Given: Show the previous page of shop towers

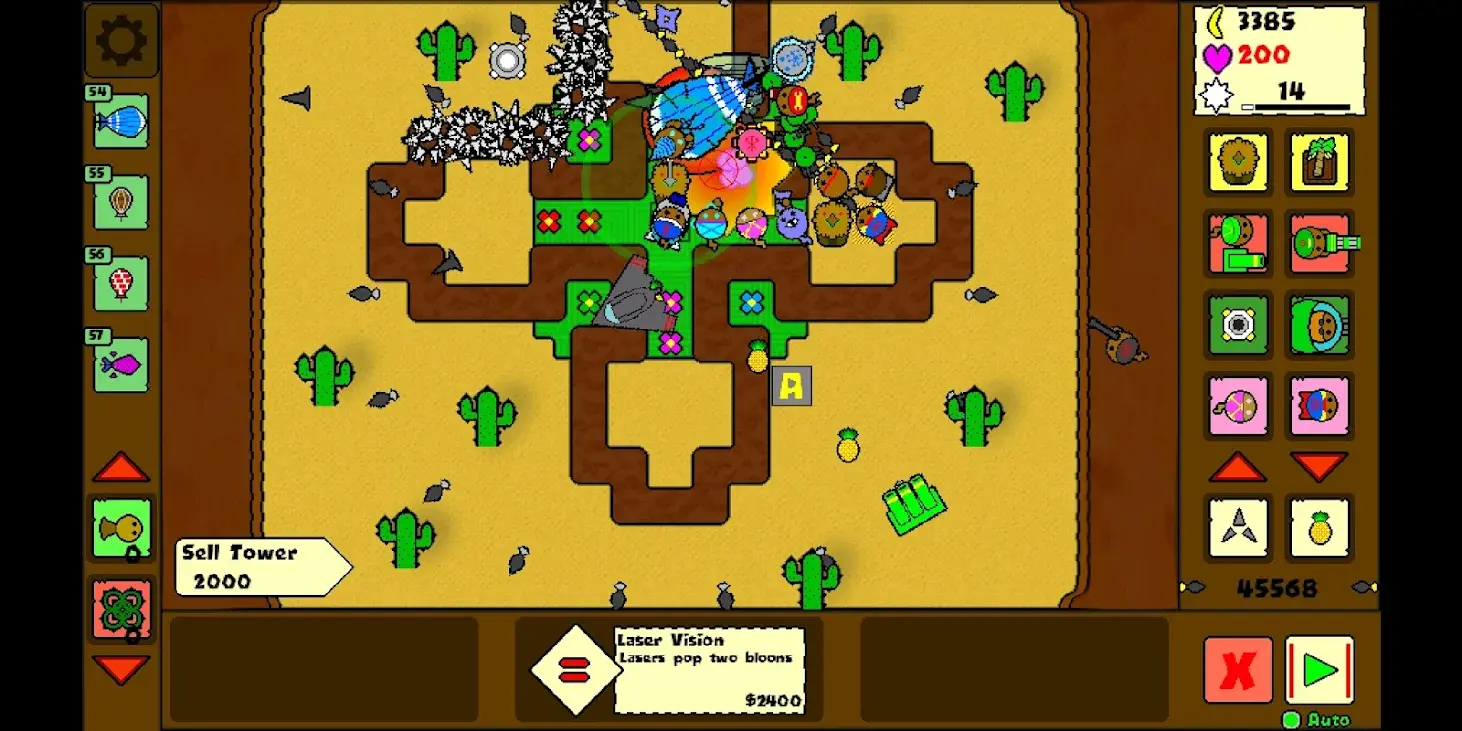Looking at the screenshot, I should coord(1238,467).
